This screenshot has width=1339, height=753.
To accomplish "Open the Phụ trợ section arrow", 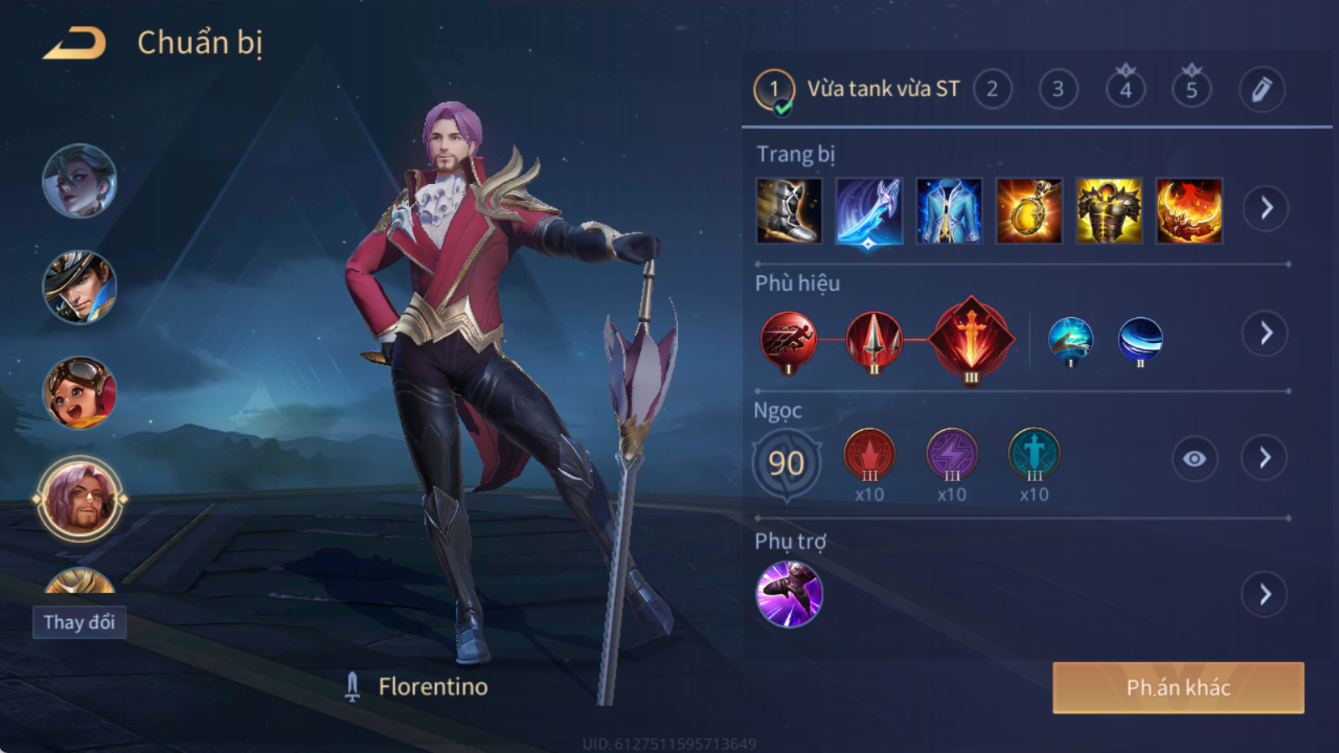I will (x=1265, y=594).
